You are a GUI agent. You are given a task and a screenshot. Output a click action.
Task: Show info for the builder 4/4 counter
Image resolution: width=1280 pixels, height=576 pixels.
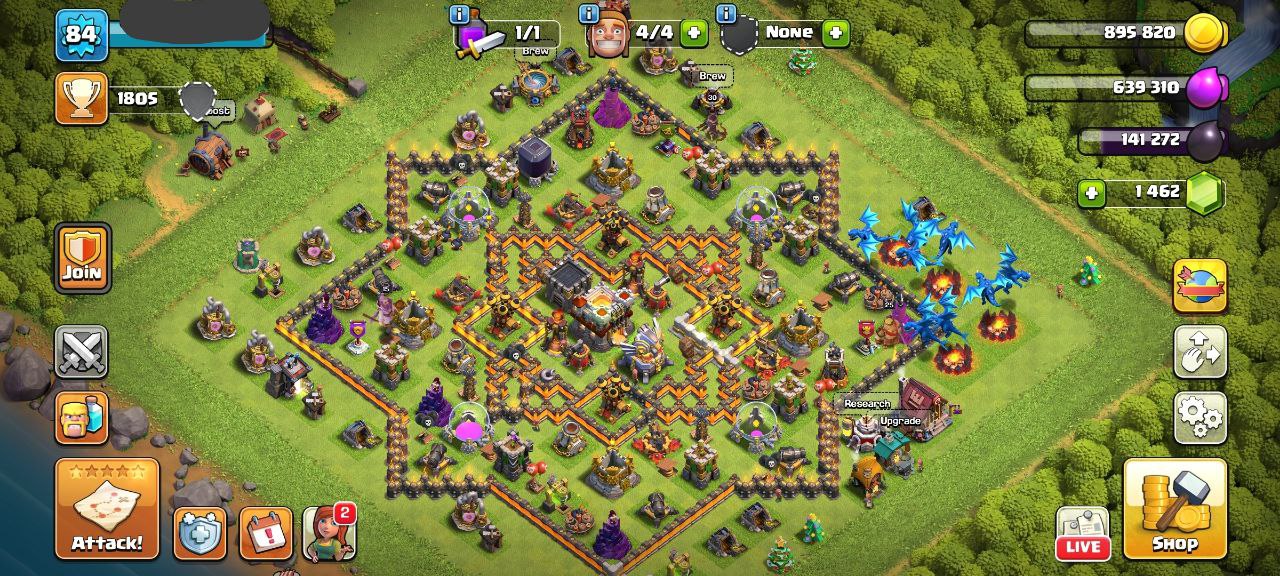coord(589,14)
